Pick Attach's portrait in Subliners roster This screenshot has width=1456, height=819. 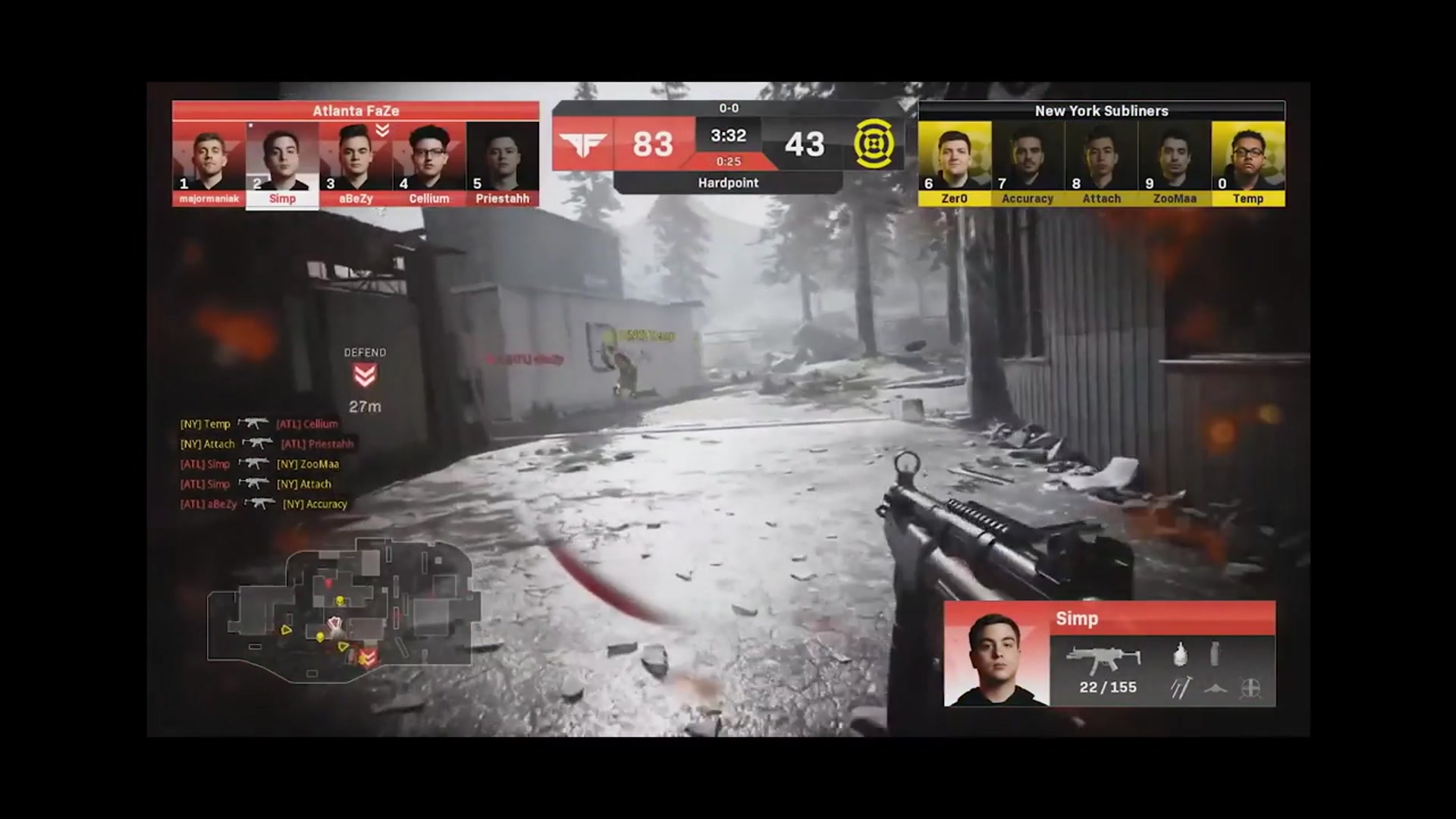click(x=1101, y=157)
